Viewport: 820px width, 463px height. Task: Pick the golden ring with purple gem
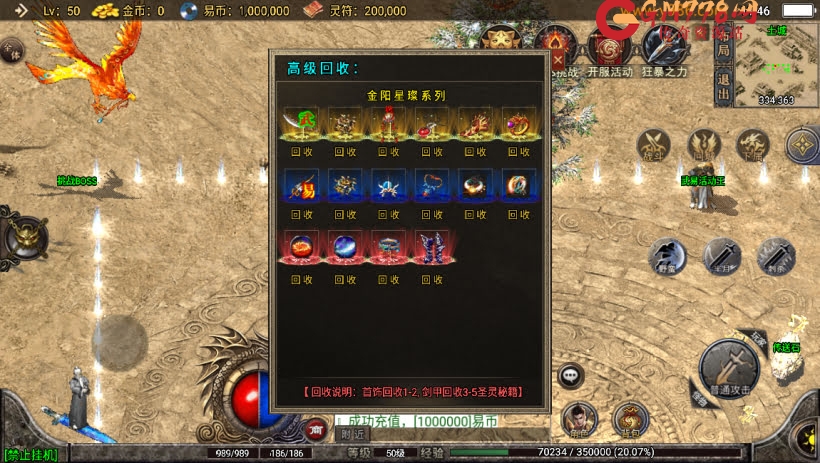click(x=520, y=123)
